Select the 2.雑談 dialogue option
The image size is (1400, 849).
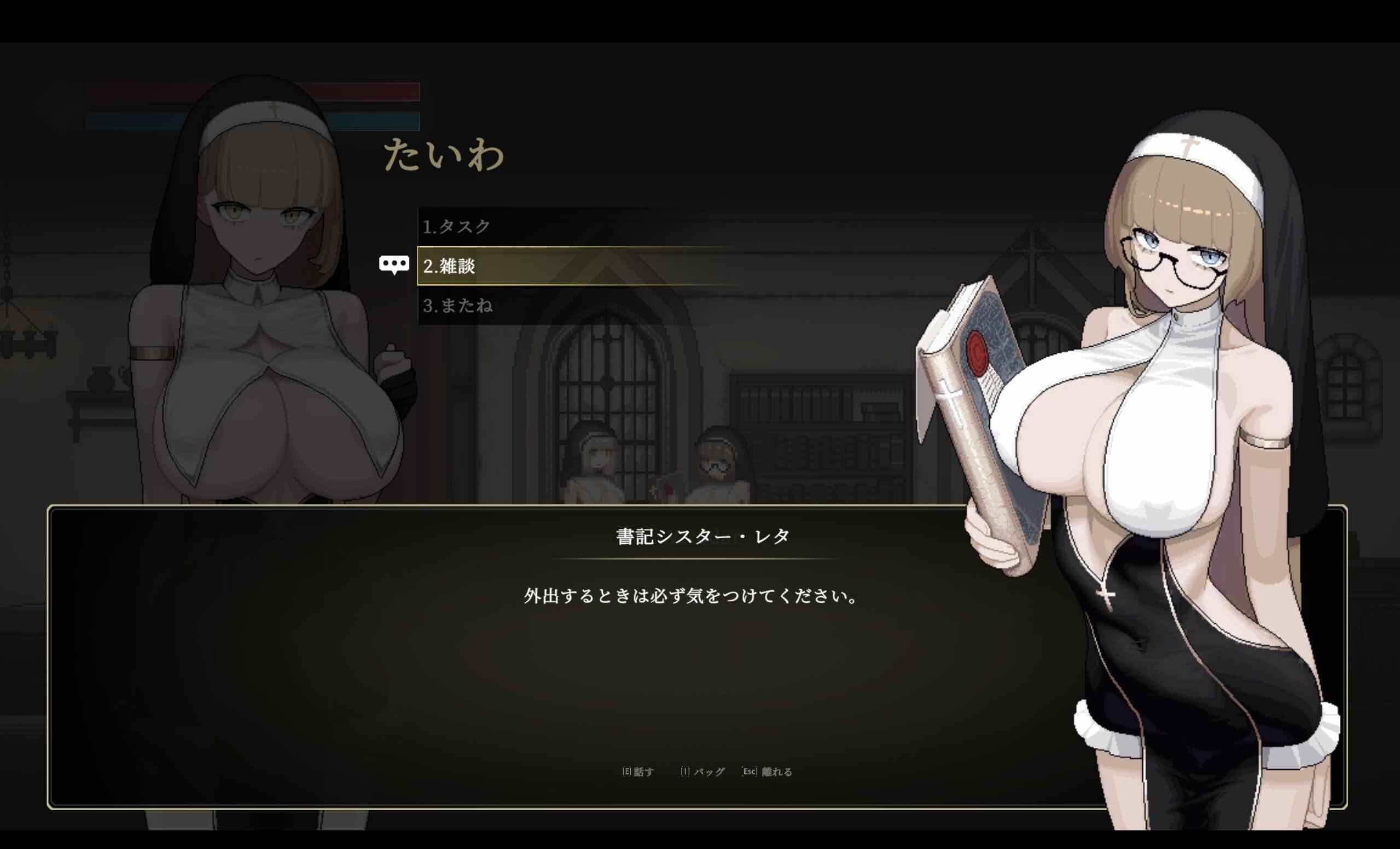[452, 265]
